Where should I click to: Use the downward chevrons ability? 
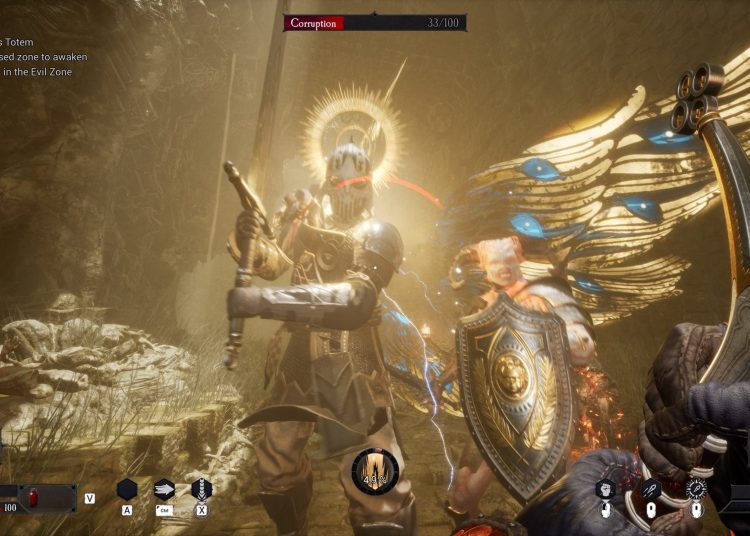click(x=201, y=489)
